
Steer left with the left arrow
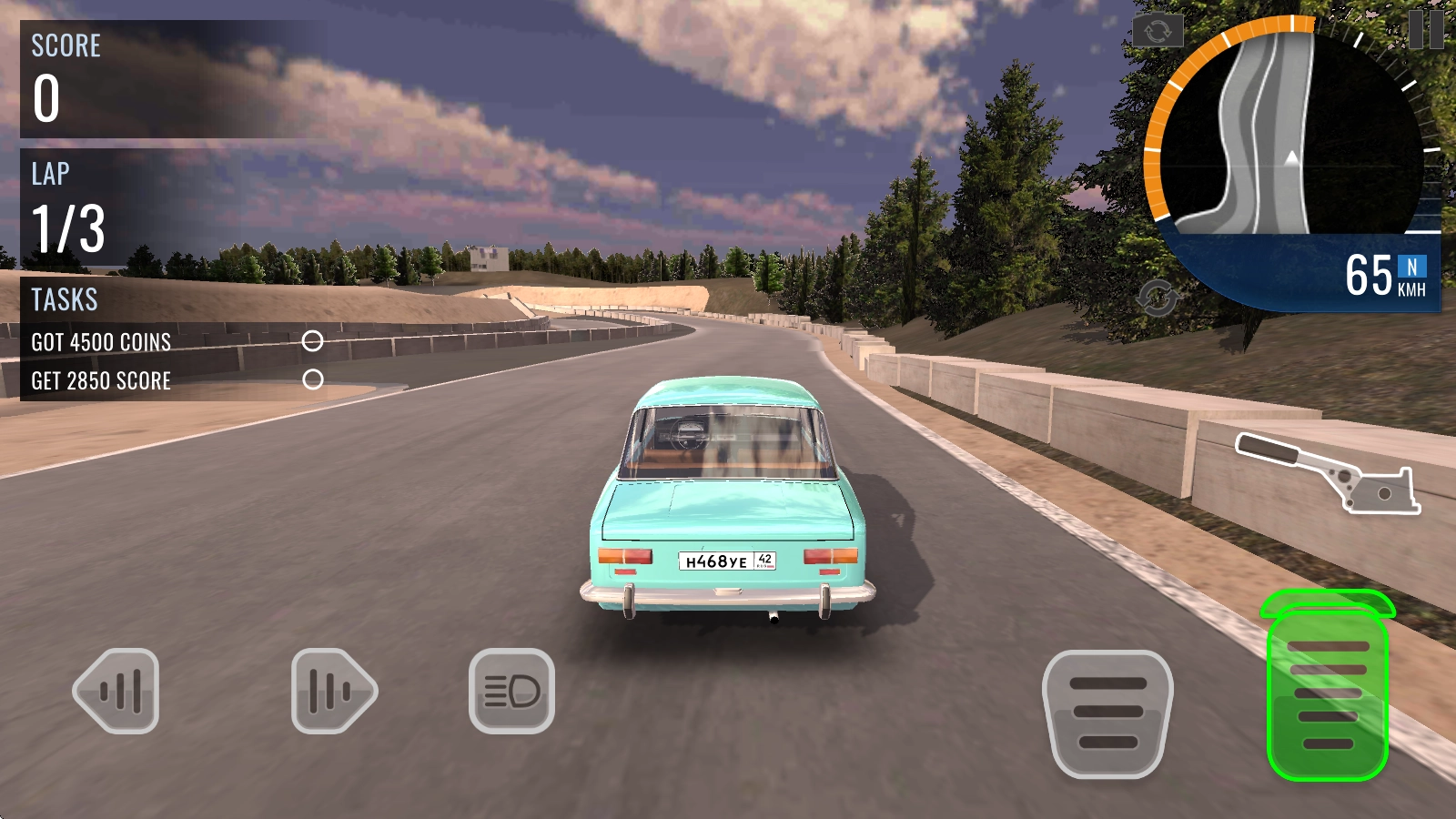point(117,691)
